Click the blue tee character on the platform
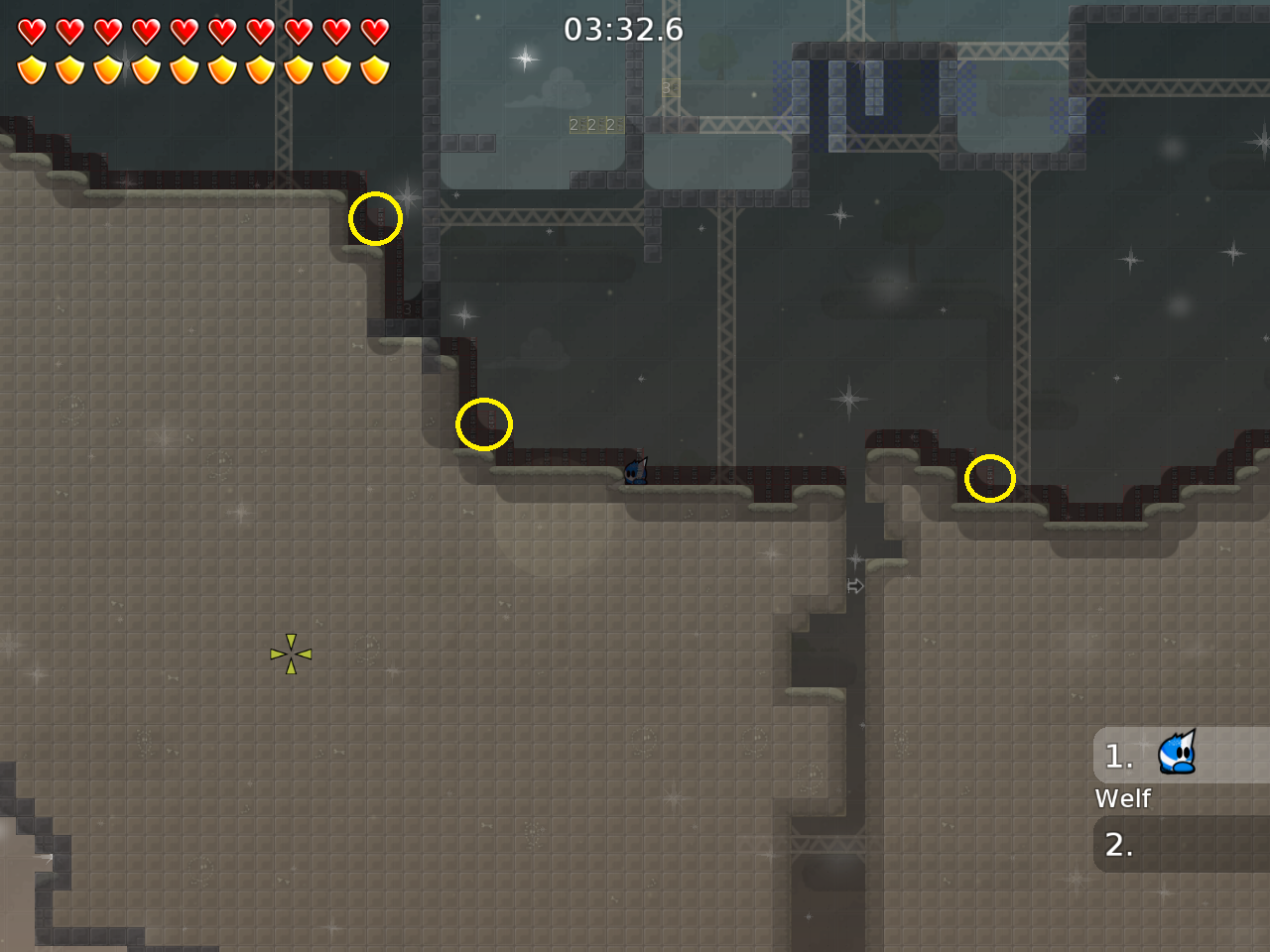 (x=634, y=473)
